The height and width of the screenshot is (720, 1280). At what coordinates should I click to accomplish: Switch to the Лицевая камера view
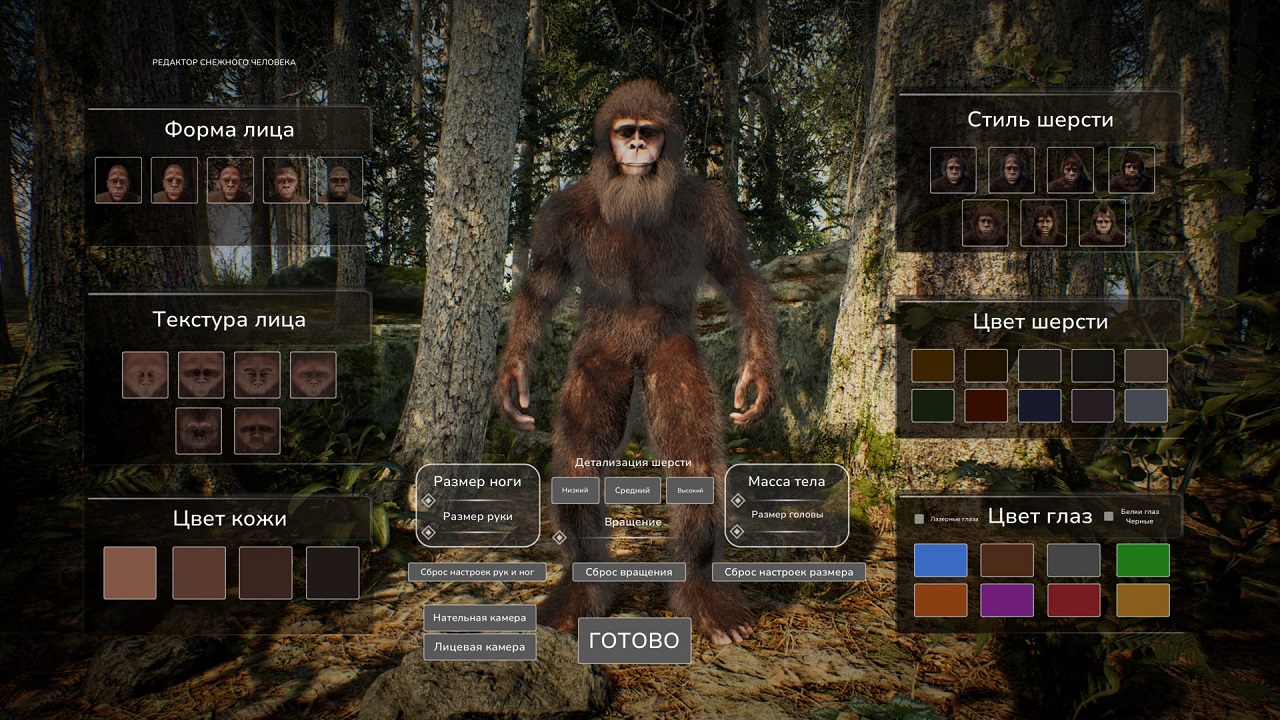click(479, 647)
